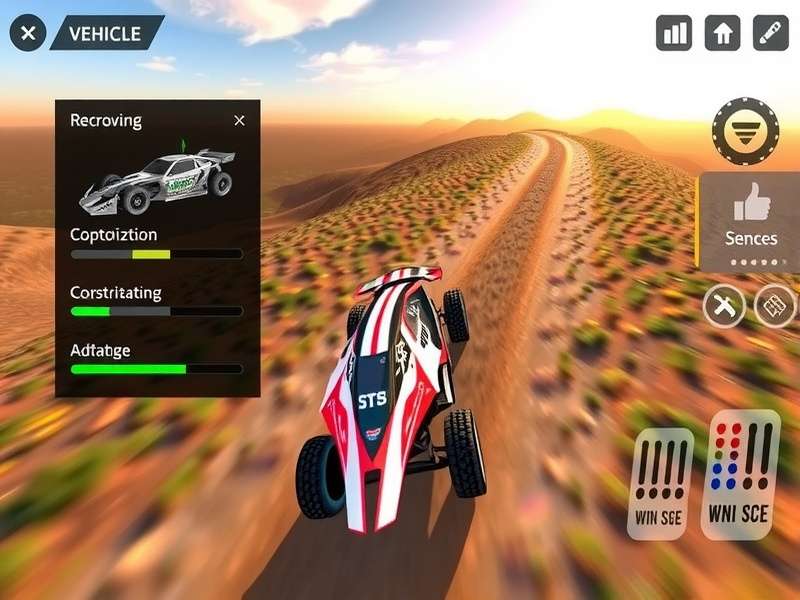Click the round diamond card button
This screenshot has width=800, height=600.
pyautogui.click(x=774, y=306)
